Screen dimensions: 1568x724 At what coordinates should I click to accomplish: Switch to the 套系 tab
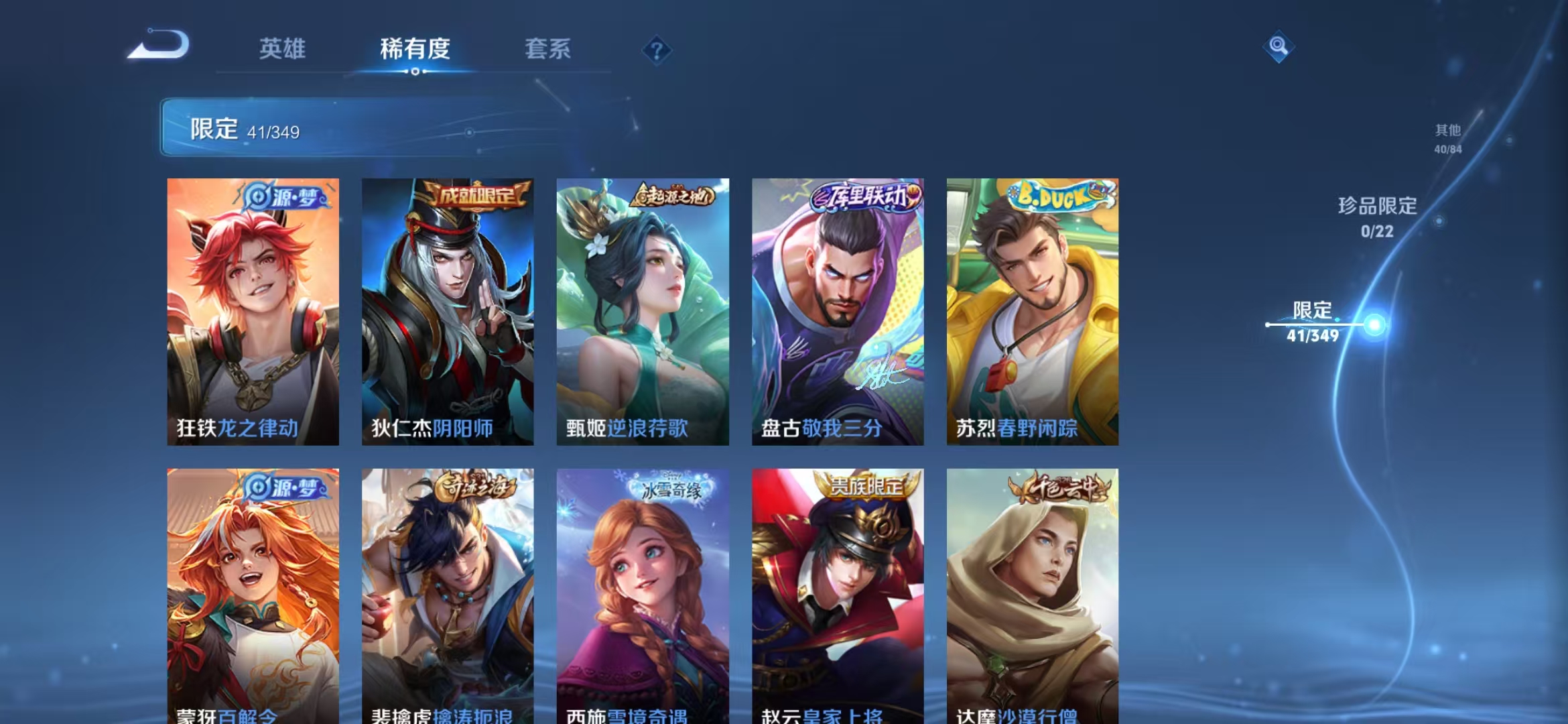point(549,50)
